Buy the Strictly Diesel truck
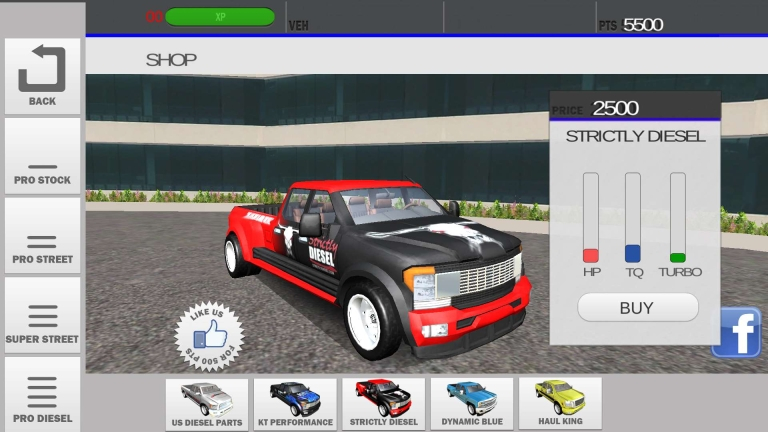The width and height of the screenshot is (768, 432). coord(636,308)
